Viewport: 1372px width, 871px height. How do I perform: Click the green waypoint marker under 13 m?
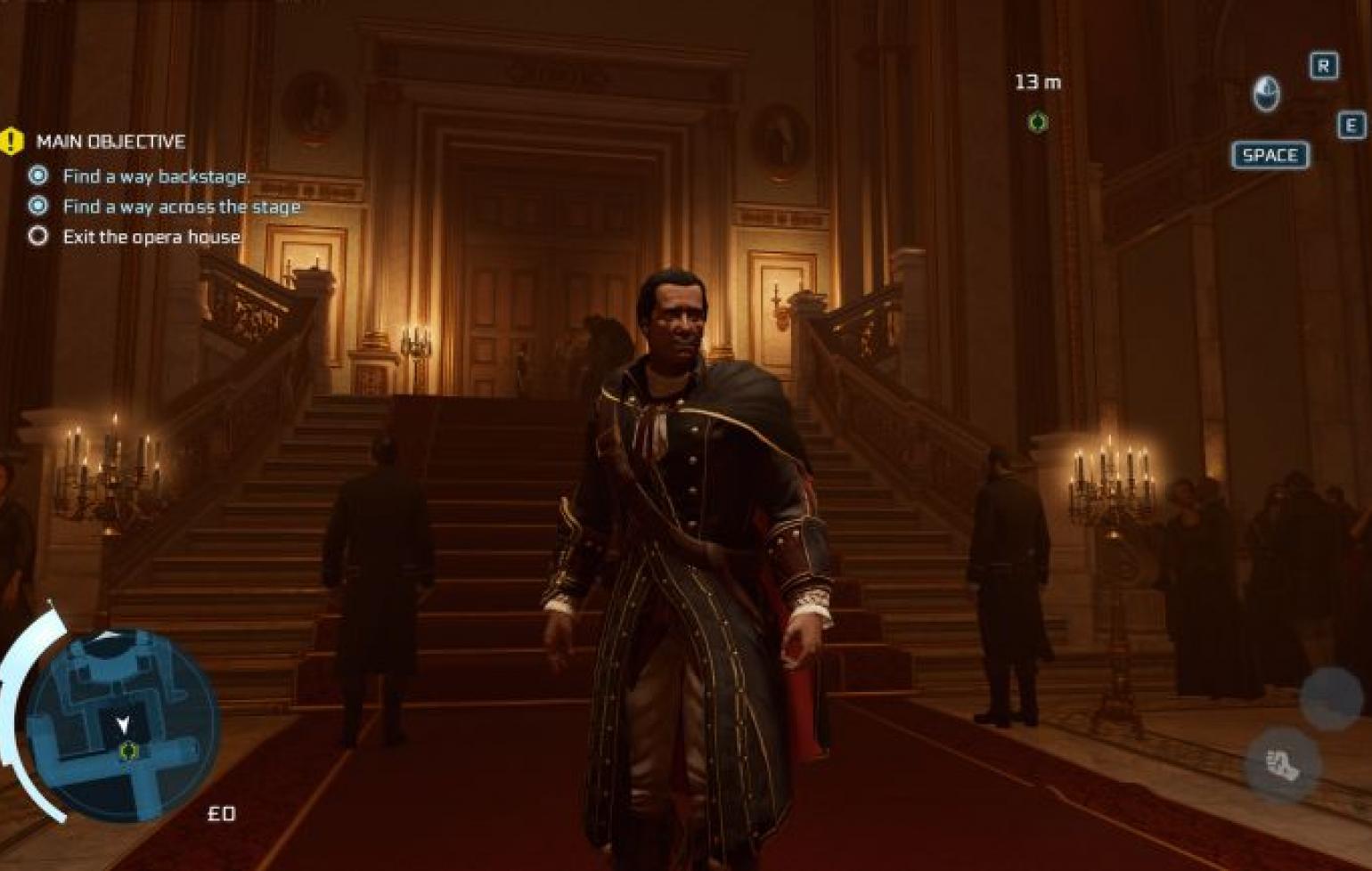pyautogui.click(x=1037, y=121)
